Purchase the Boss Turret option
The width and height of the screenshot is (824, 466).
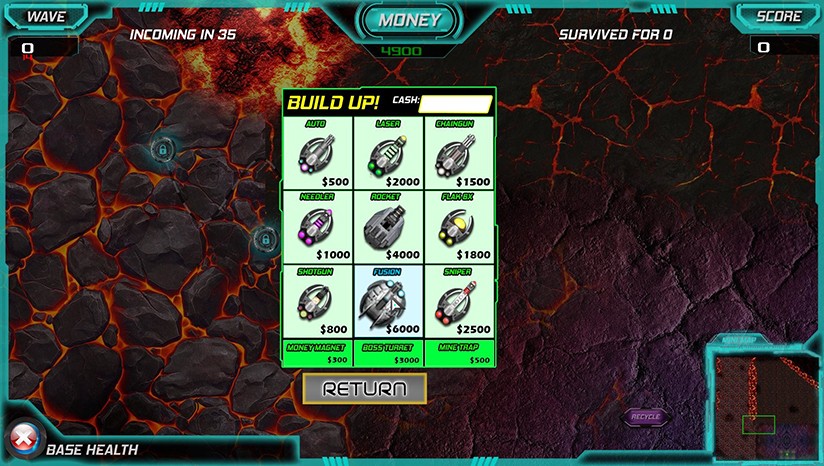pyautogui.click(x=388, y=353)
